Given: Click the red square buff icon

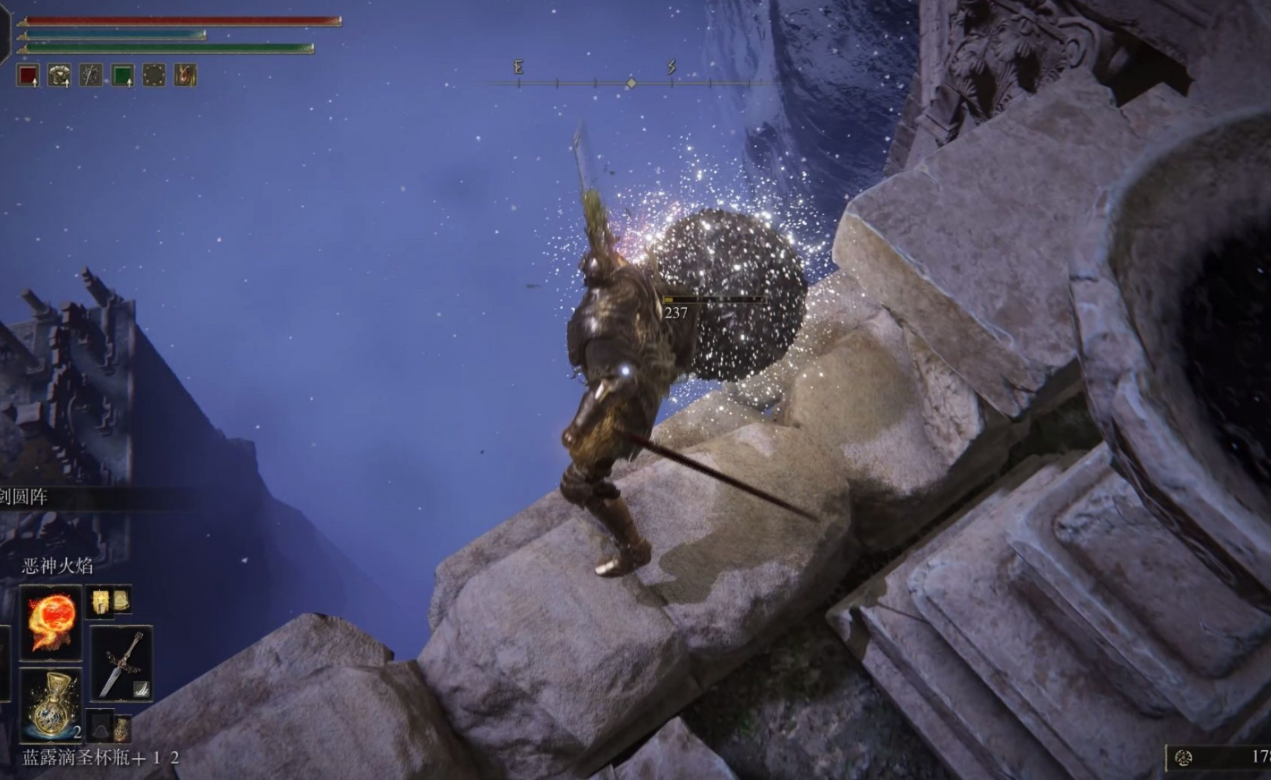Looking at the screenshot, I should (x=28, y=75).
